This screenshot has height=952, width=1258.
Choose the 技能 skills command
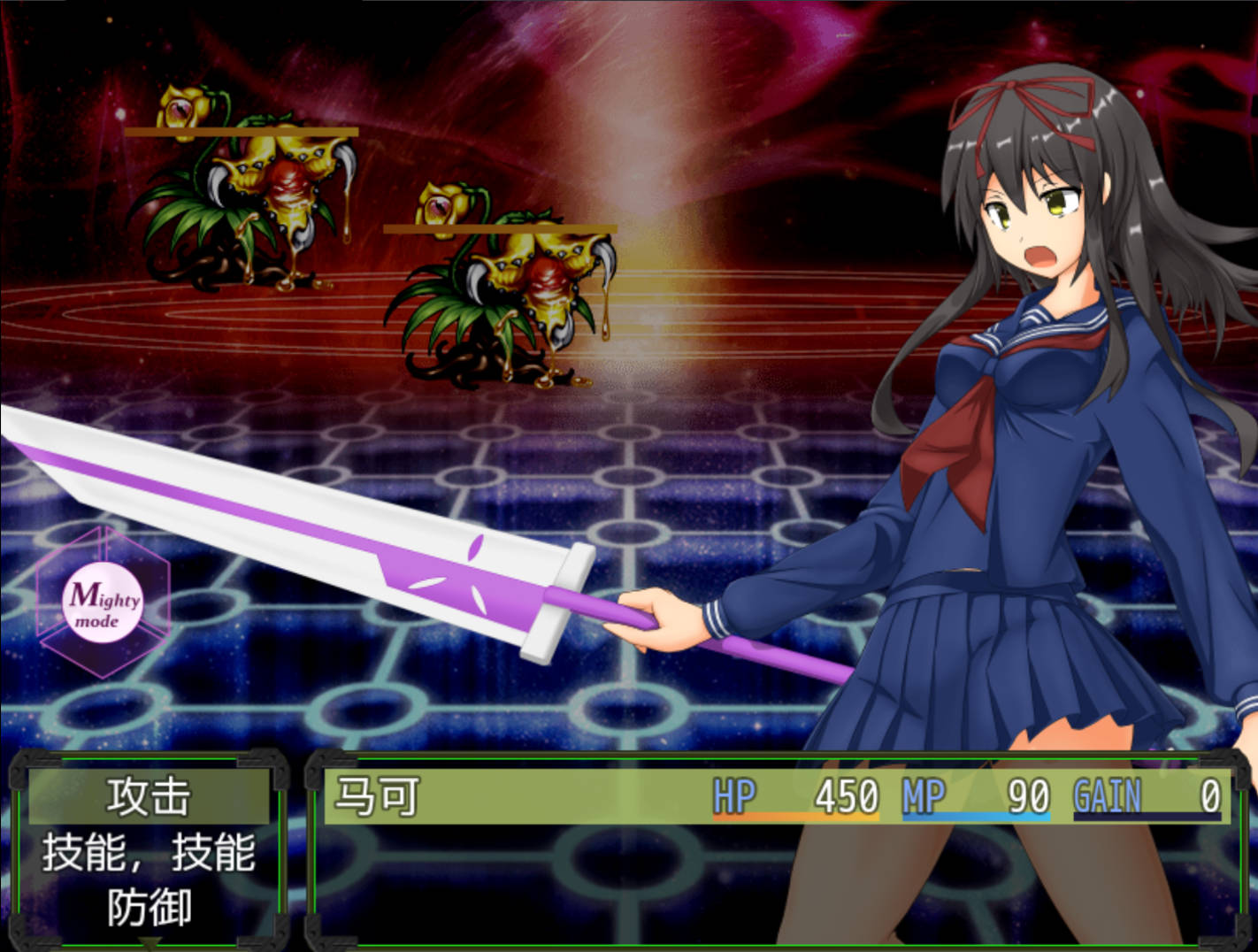tap(149, 853)
